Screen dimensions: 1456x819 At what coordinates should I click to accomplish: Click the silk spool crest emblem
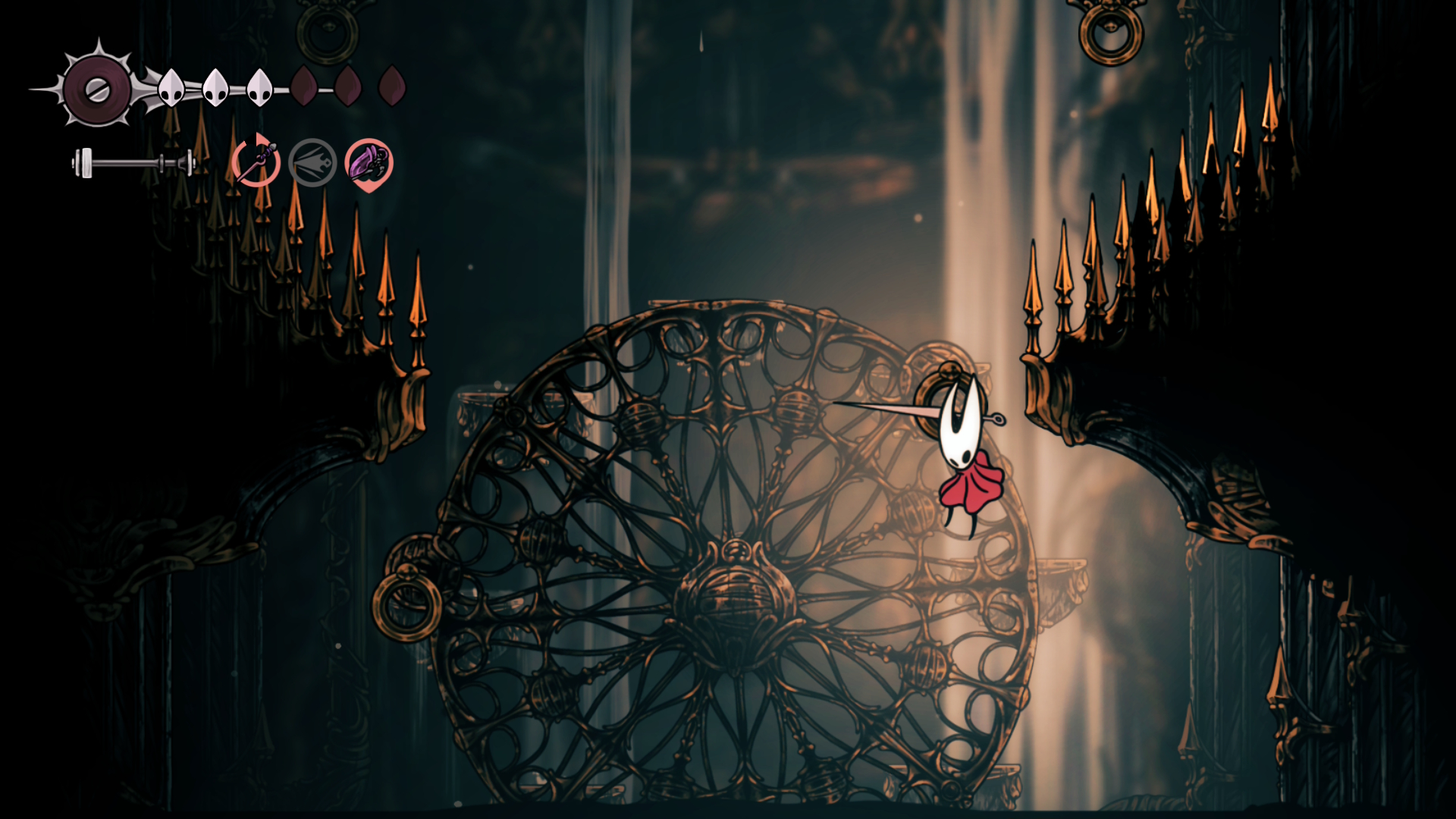point(97,89)
